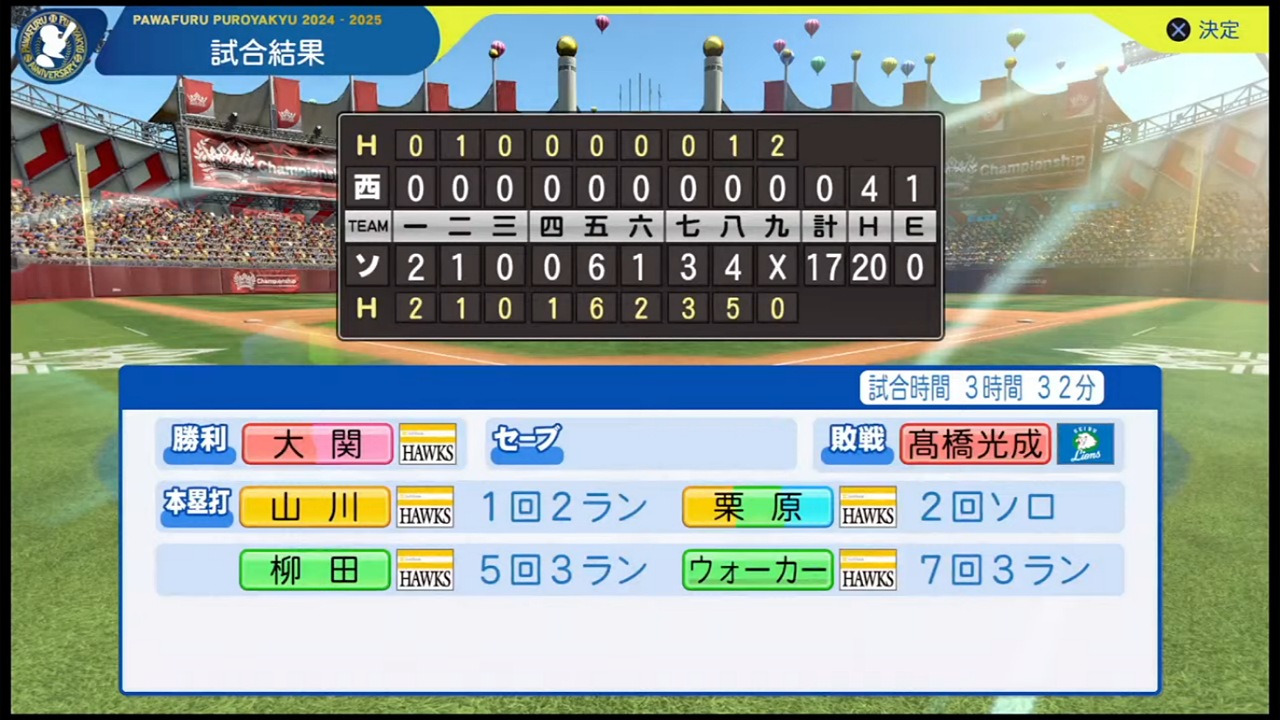Screen dimensions: 1280x720
Task: Click the HAWKS logo beside ウォーカー
Action: (867, 570)
